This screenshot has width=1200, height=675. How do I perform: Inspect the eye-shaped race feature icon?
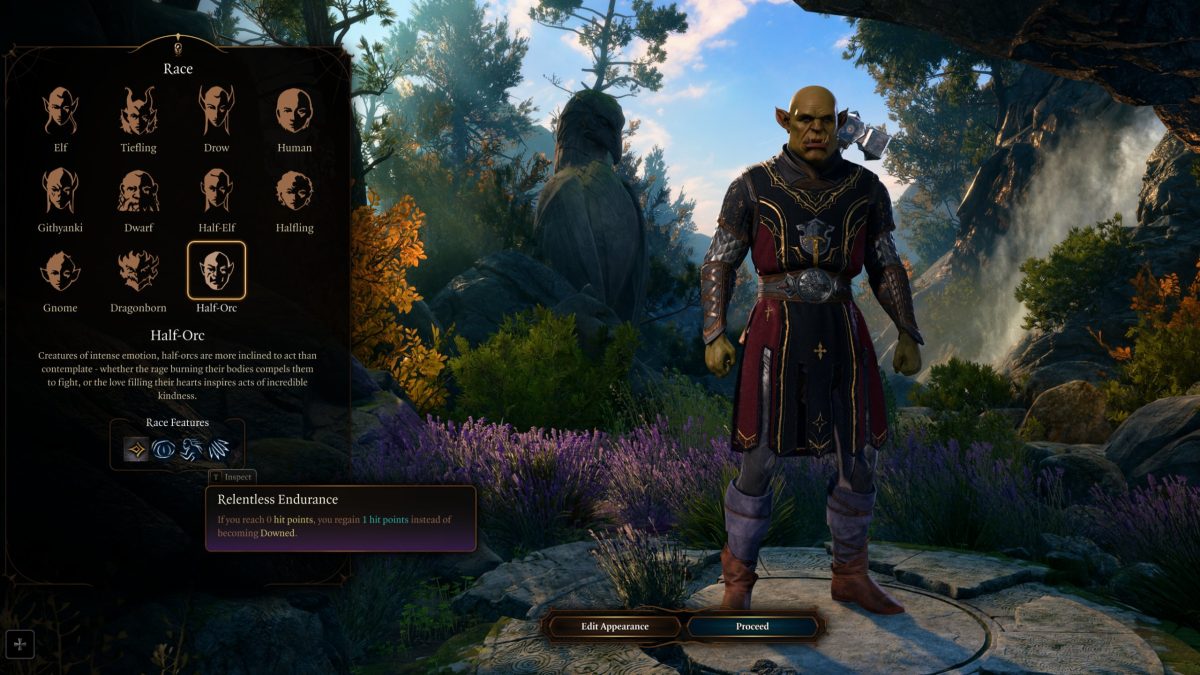click(163, 449)
